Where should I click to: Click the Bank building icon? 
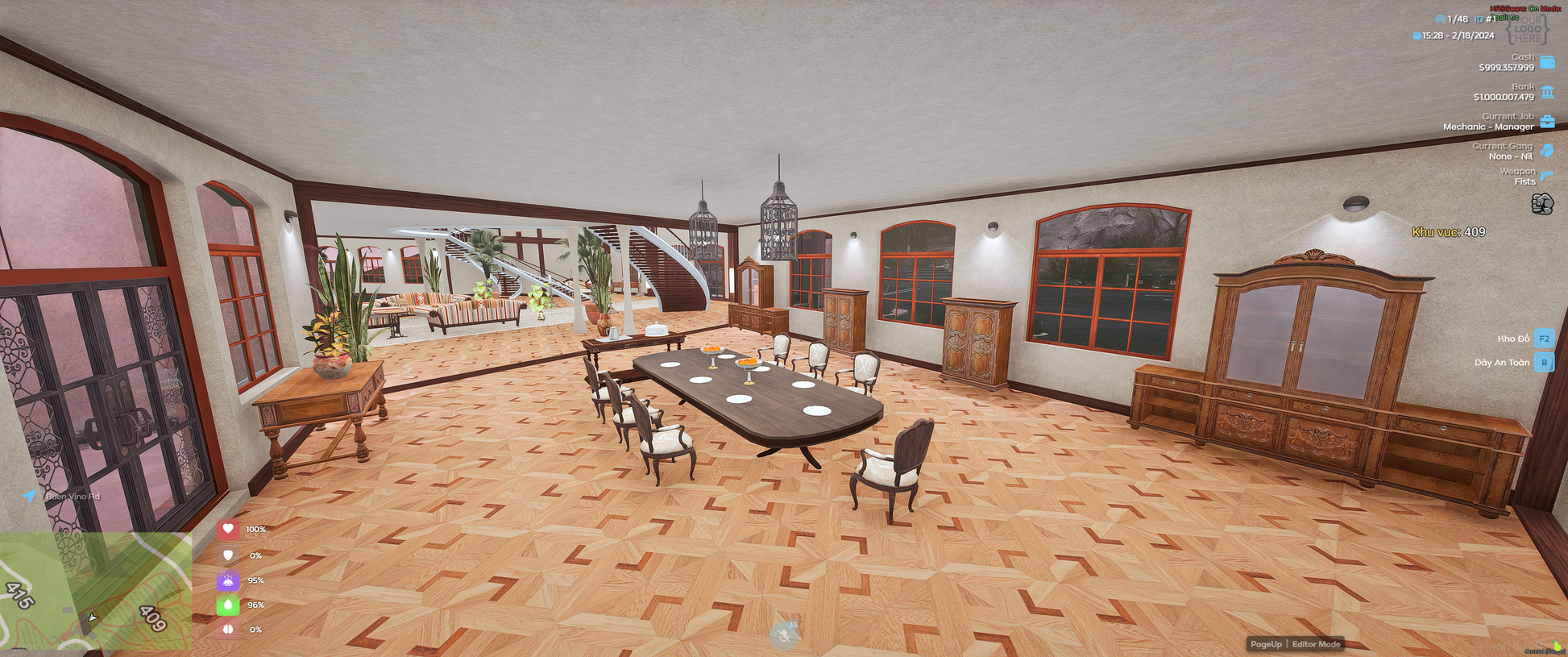click(1547, 92)
